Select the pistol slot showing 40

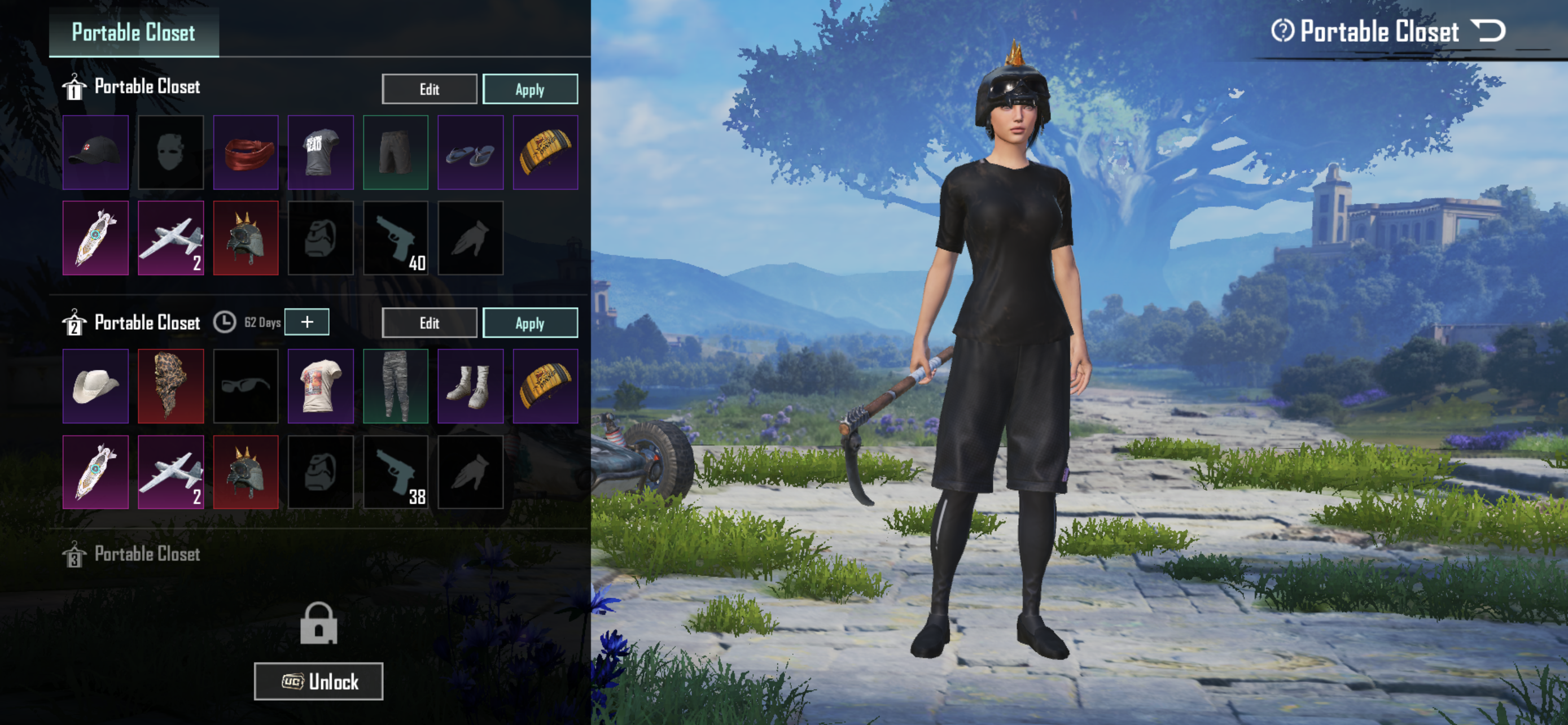(396, 238)
